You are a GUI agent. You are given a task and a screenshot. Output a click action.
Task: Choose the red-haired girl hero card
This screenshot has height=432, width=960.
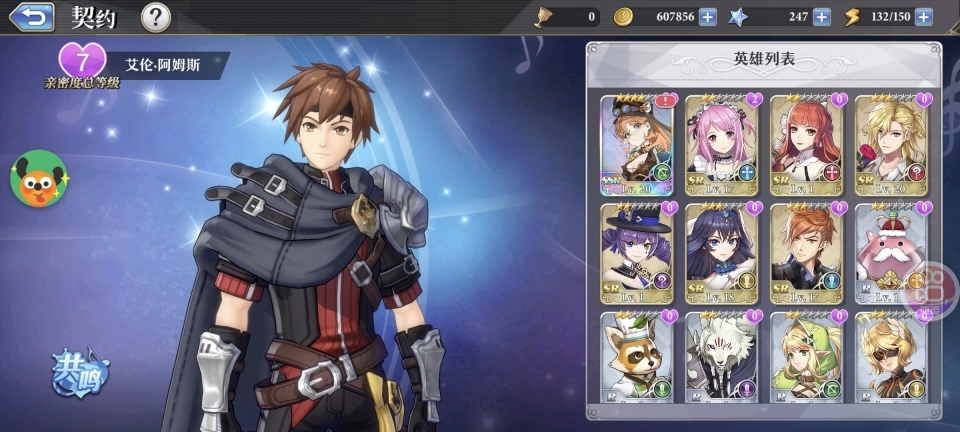806,144
